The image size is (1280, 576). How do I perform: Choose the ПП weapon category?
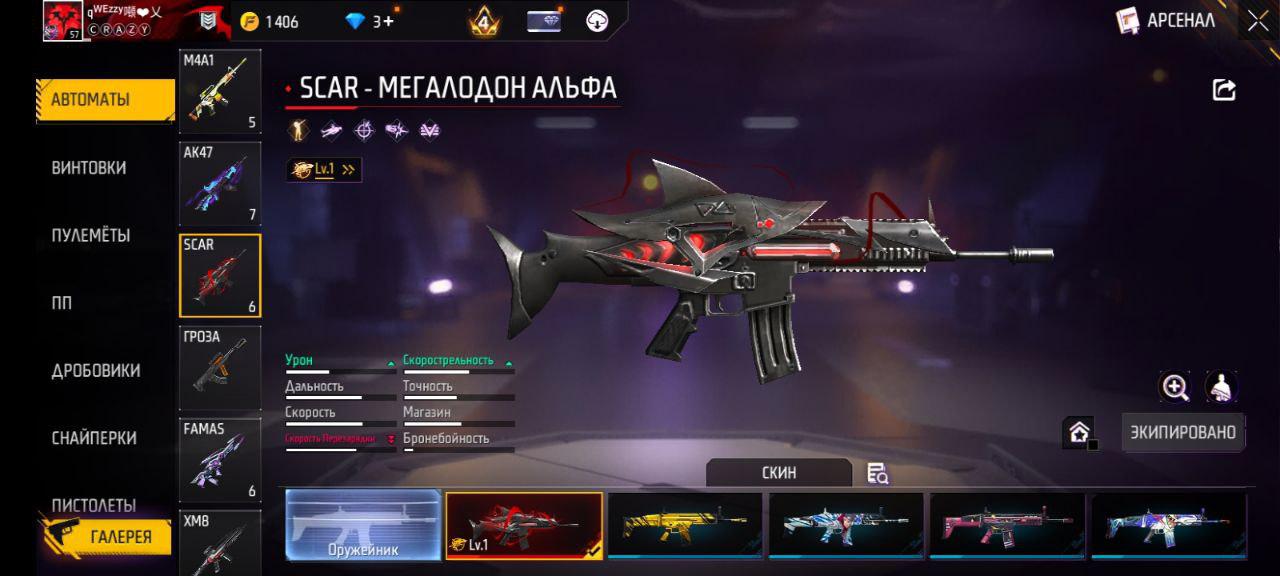(x=62, y=303)
